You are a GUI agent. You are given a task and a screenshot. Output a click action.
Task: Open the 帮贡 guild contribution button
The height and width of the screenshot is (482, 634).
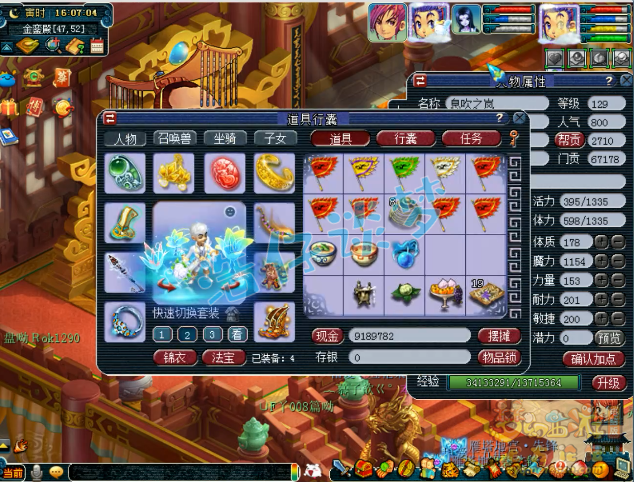point(569,140)
